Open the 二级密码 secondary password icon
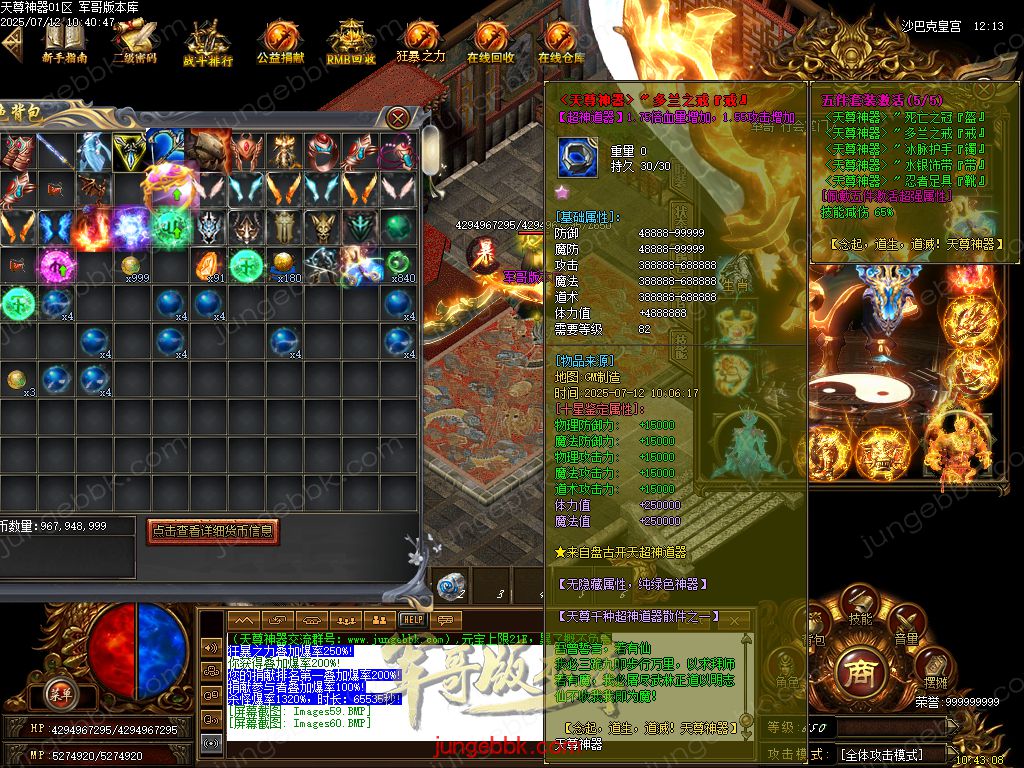 click(x=134, y=43)
